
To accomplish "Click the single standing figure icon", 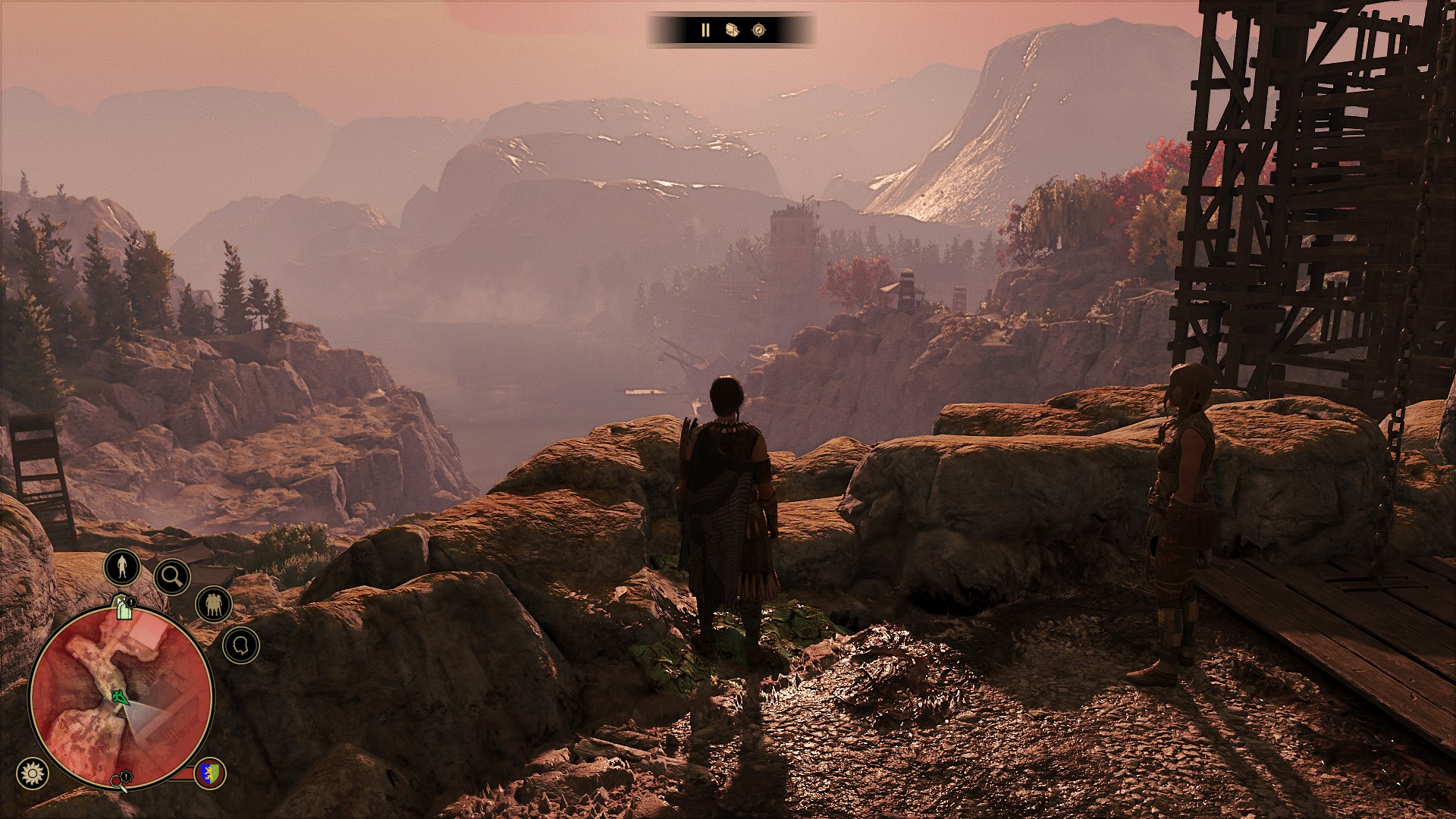I will click(122, 566).
